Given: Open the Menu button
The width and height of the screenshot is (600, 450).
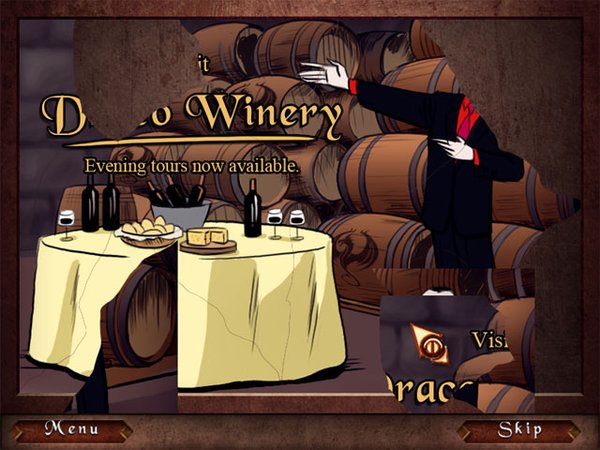Looking at the screenshot, I should pos(70,430).
